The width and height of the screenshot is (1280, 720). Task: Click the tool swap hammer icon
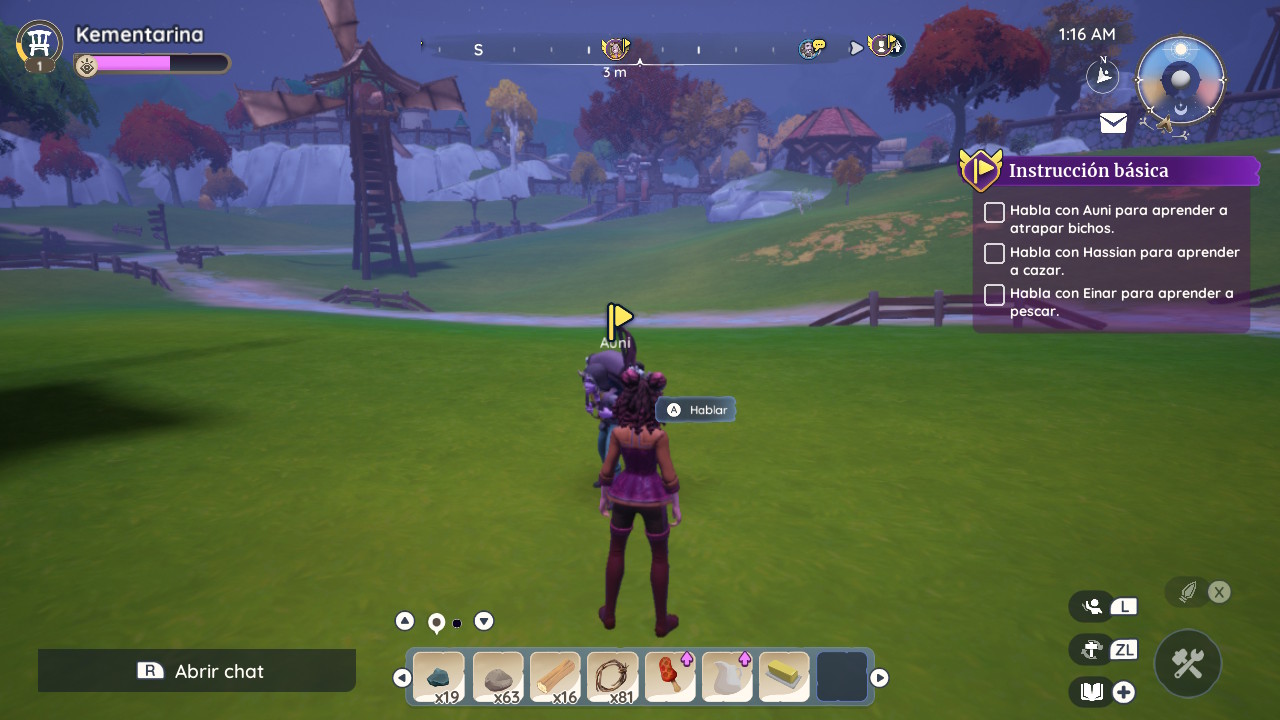[1092, 649]
